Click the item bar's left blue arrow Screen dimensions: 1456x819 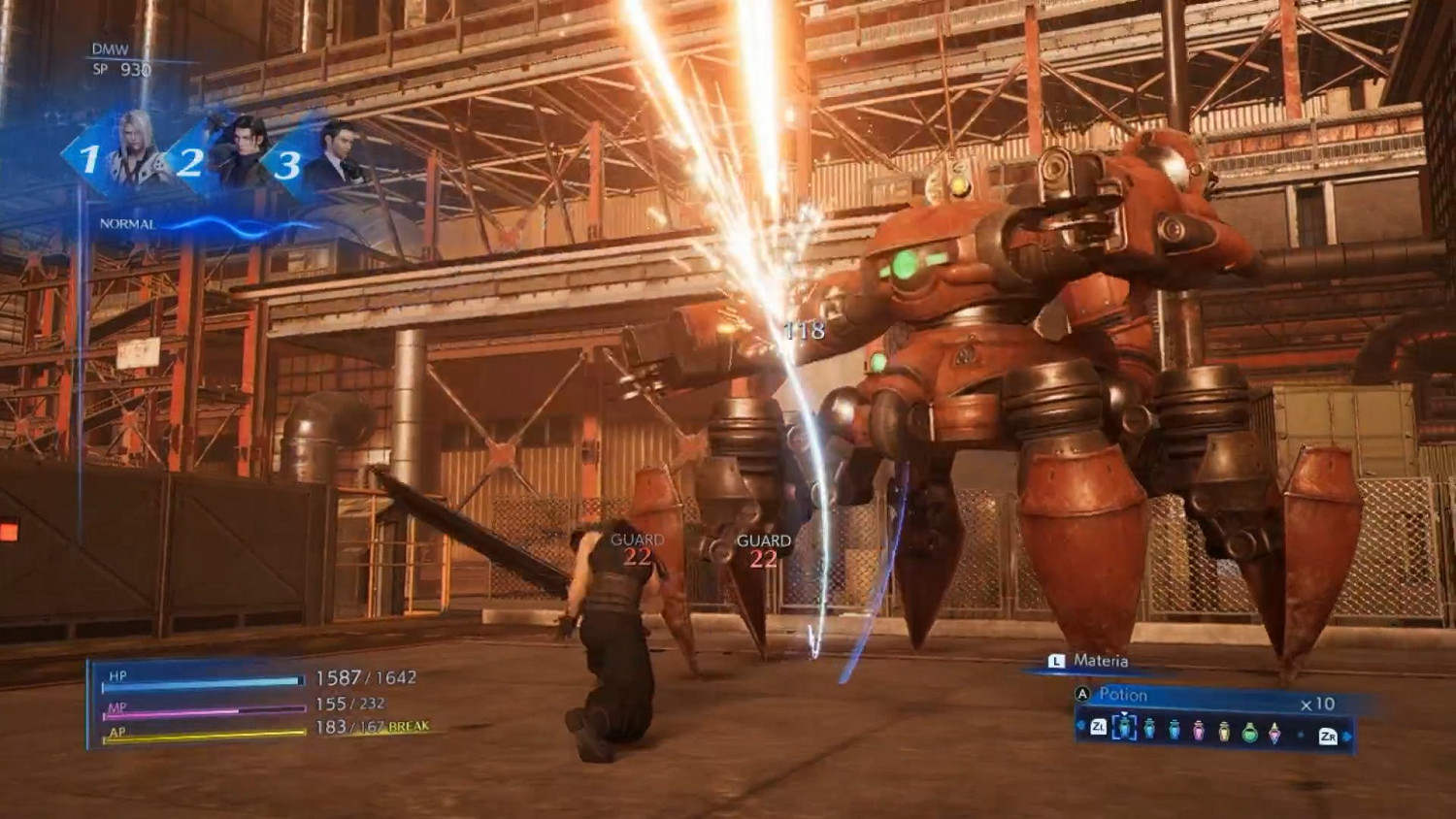1081,726
